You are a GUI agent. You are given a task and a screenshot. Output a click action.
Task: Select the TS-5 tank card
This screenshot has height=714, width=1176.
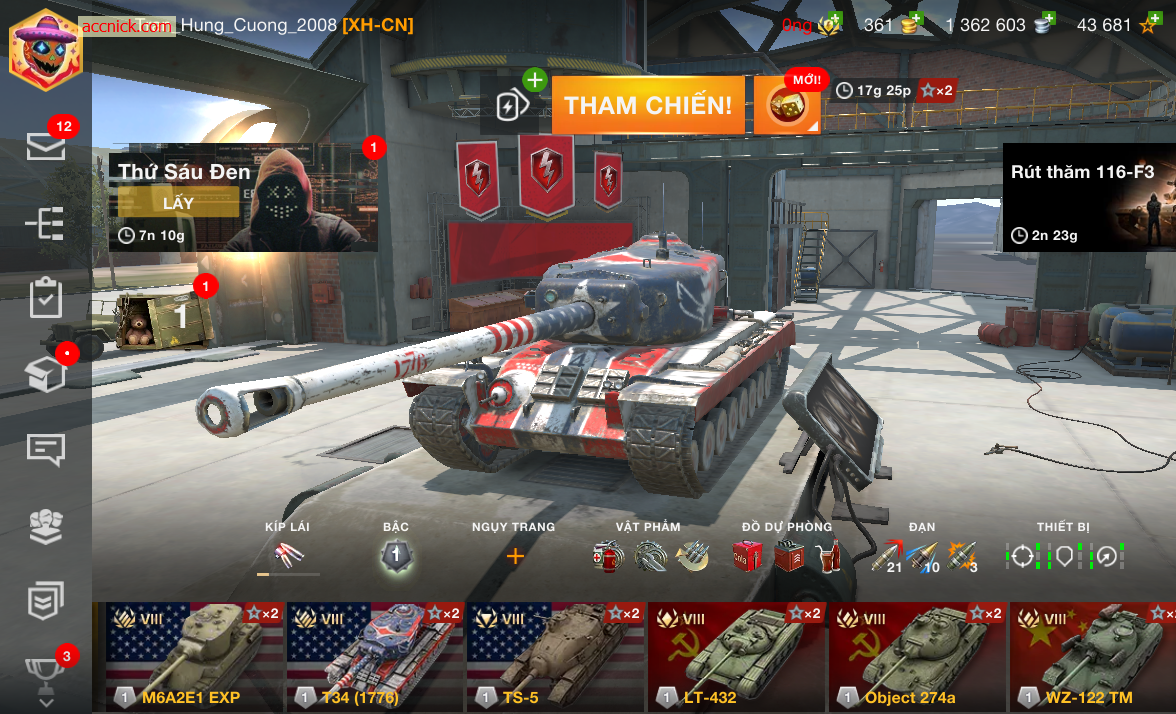(556, 656)
